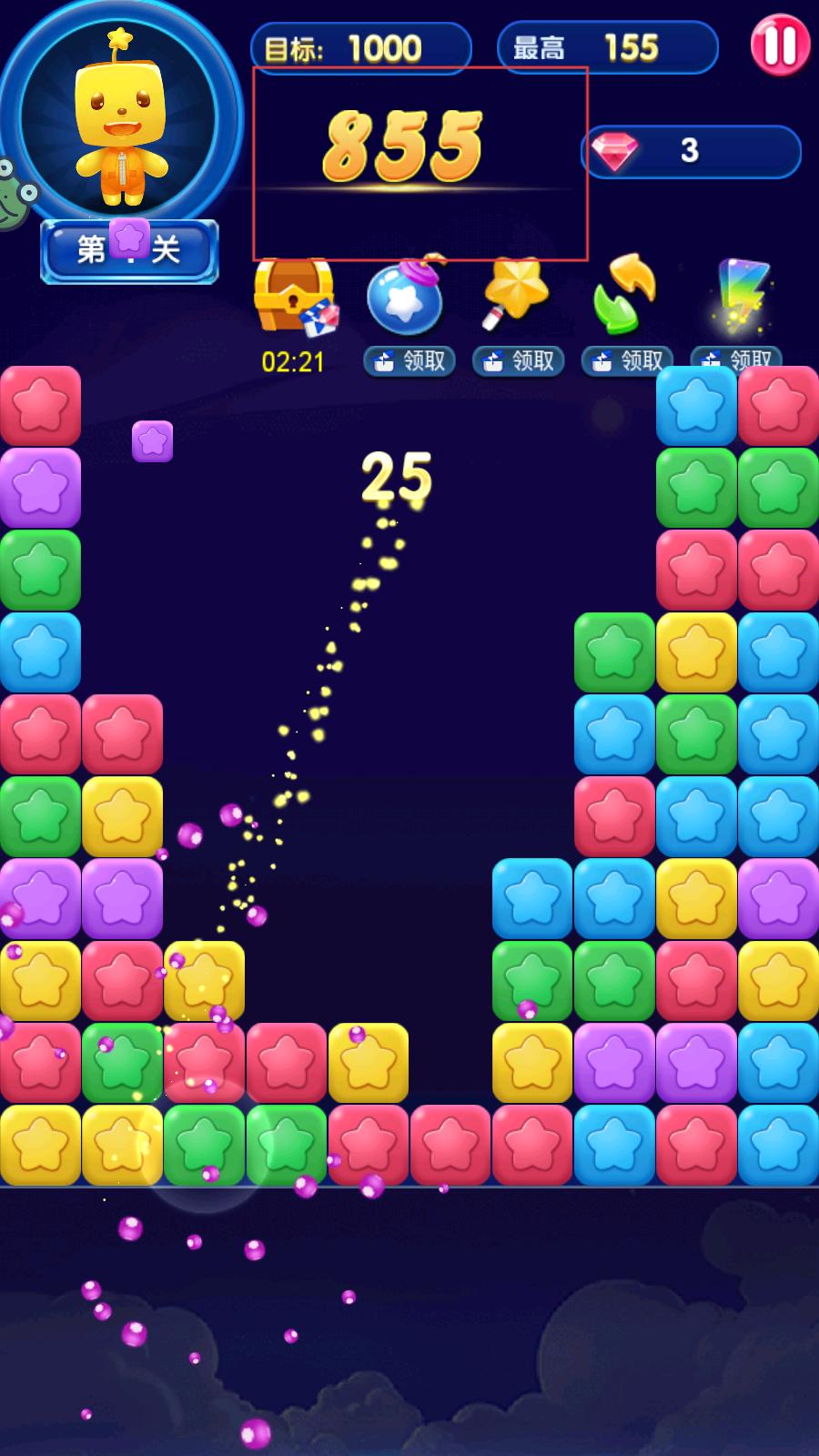The width and height of the screenshot is (819, 1456).
Task: Claim 领取 under the rainbow lightning
Action: pyautogui.click(x=737, y=360)
